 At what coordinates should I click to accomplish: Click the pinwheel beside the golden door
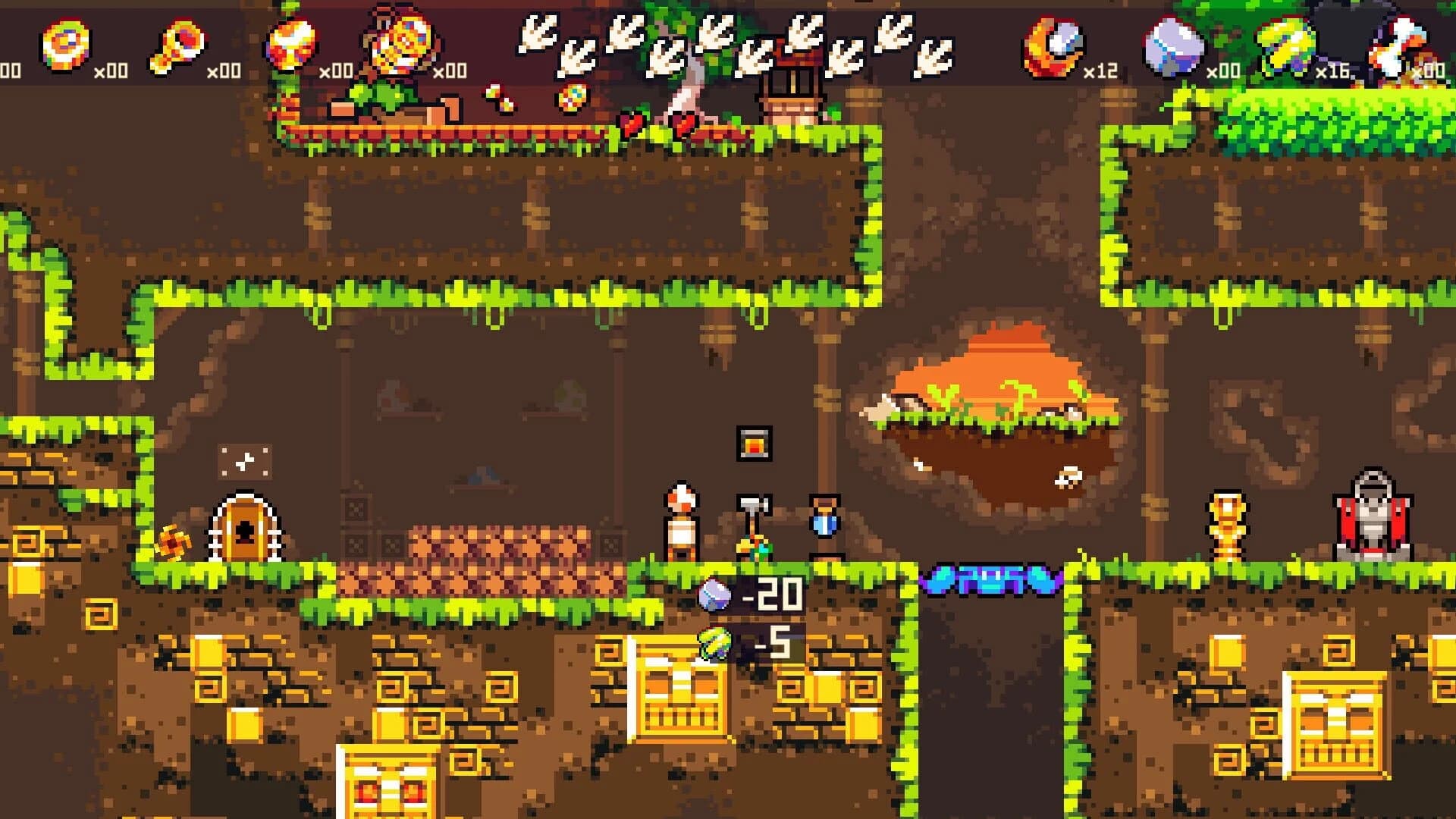[174, 542]
